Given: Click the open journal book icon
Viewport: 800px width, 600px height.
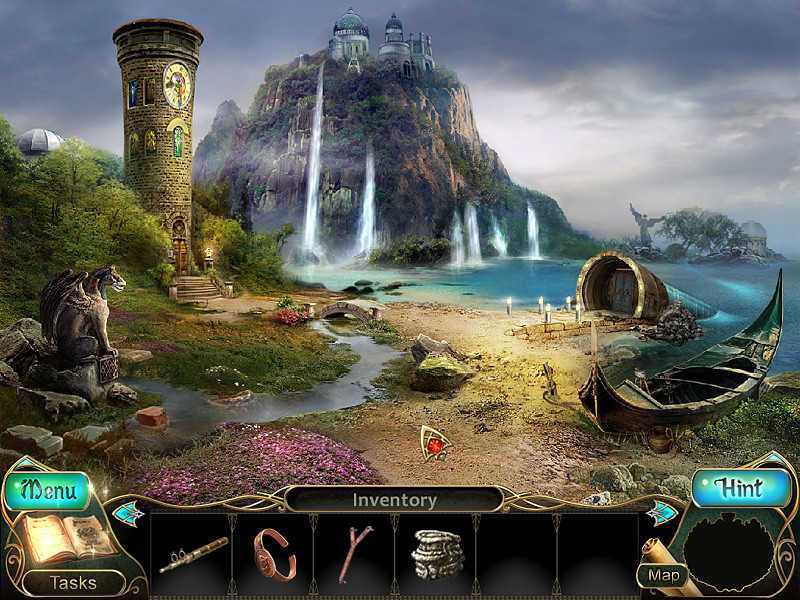Looking at the screenshot, I should 60,540.
